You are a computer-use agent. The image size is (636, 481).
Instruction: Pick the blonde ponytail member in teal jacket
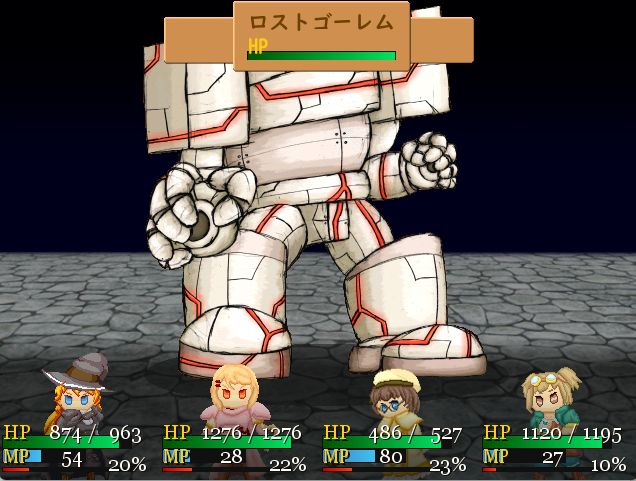[x=553, y=395]
